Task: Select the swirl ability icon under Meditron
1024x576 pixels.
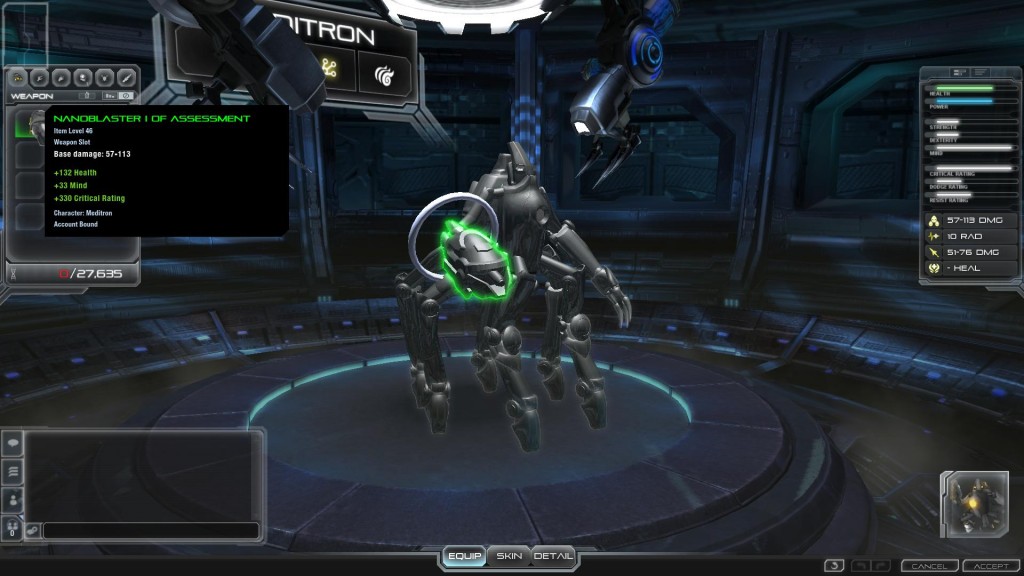Action: (x=384, y=74)
